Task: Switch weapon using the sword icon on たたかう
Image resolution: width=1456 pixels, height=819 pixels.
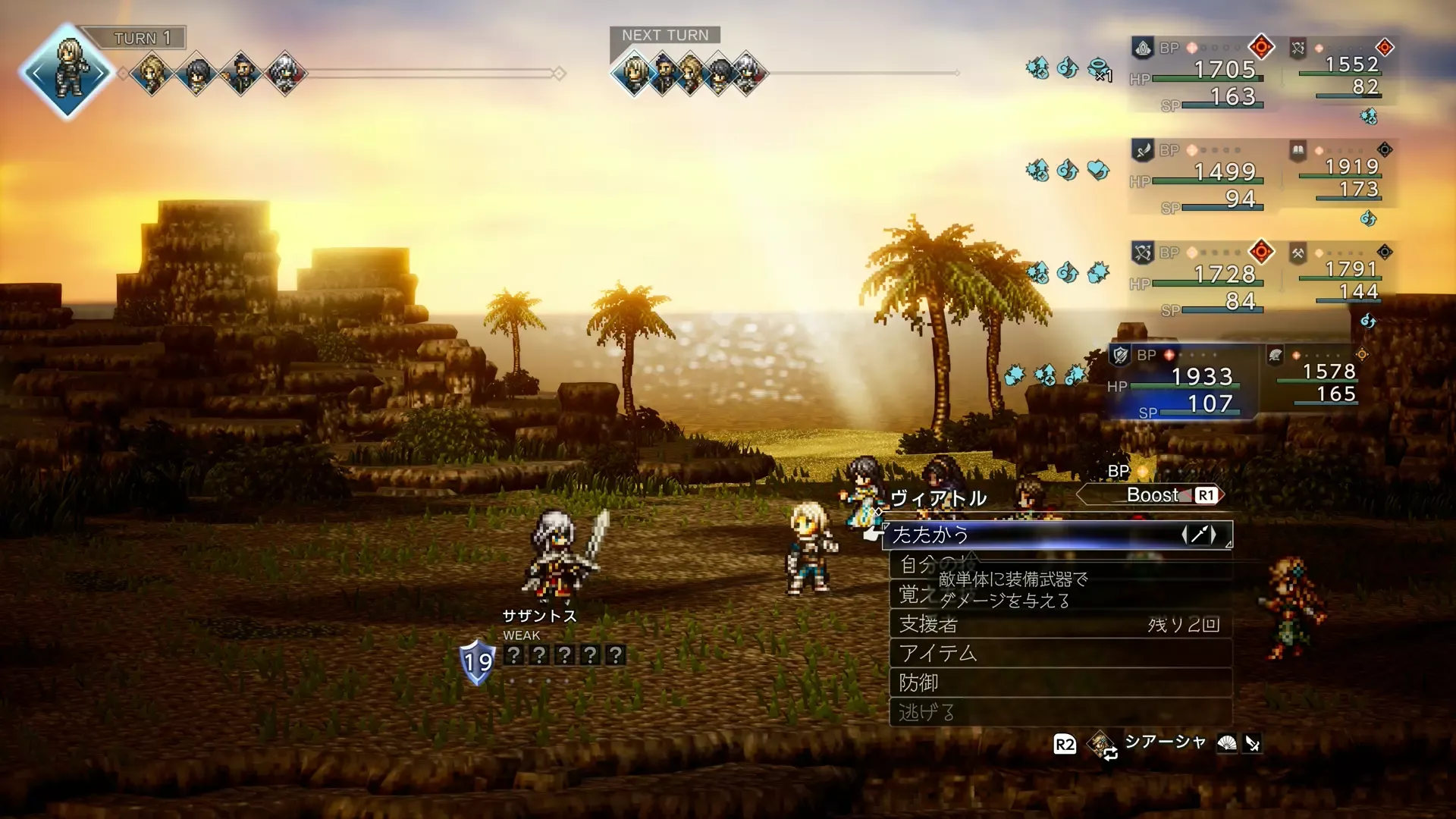Action: point(1198,535)
